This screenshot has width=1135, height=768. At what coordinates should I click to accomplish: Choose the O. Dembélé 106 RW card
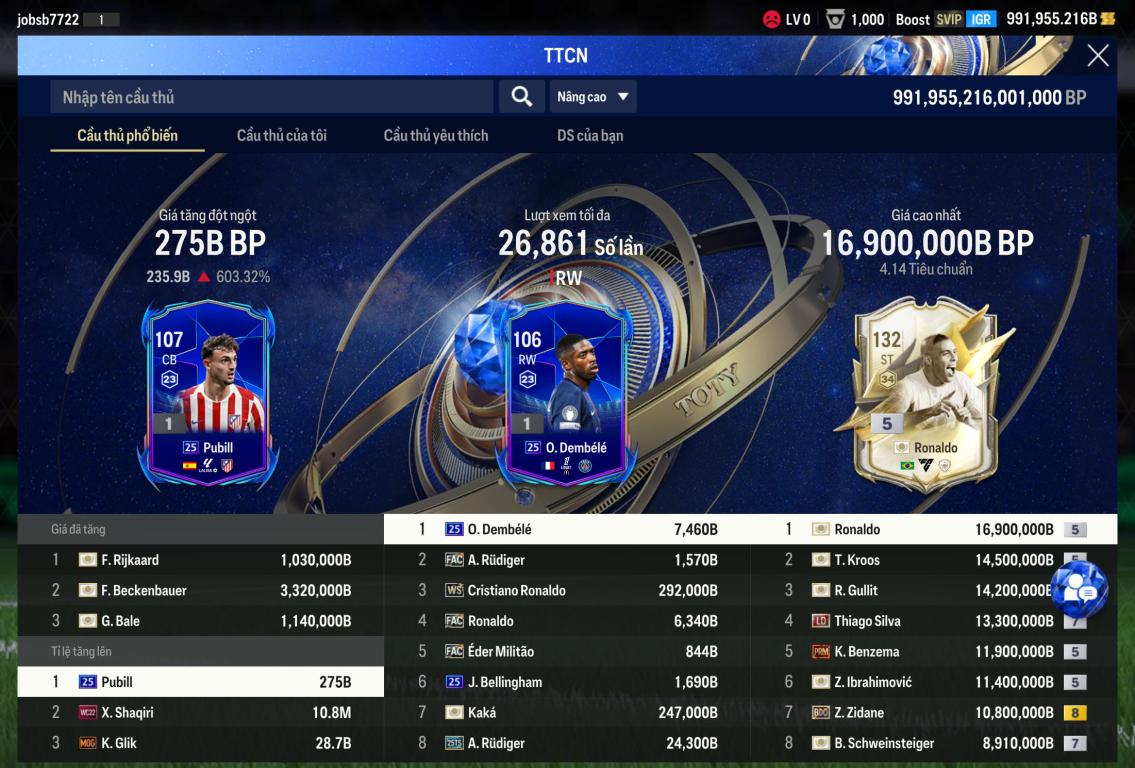click(x=567, y=391)
